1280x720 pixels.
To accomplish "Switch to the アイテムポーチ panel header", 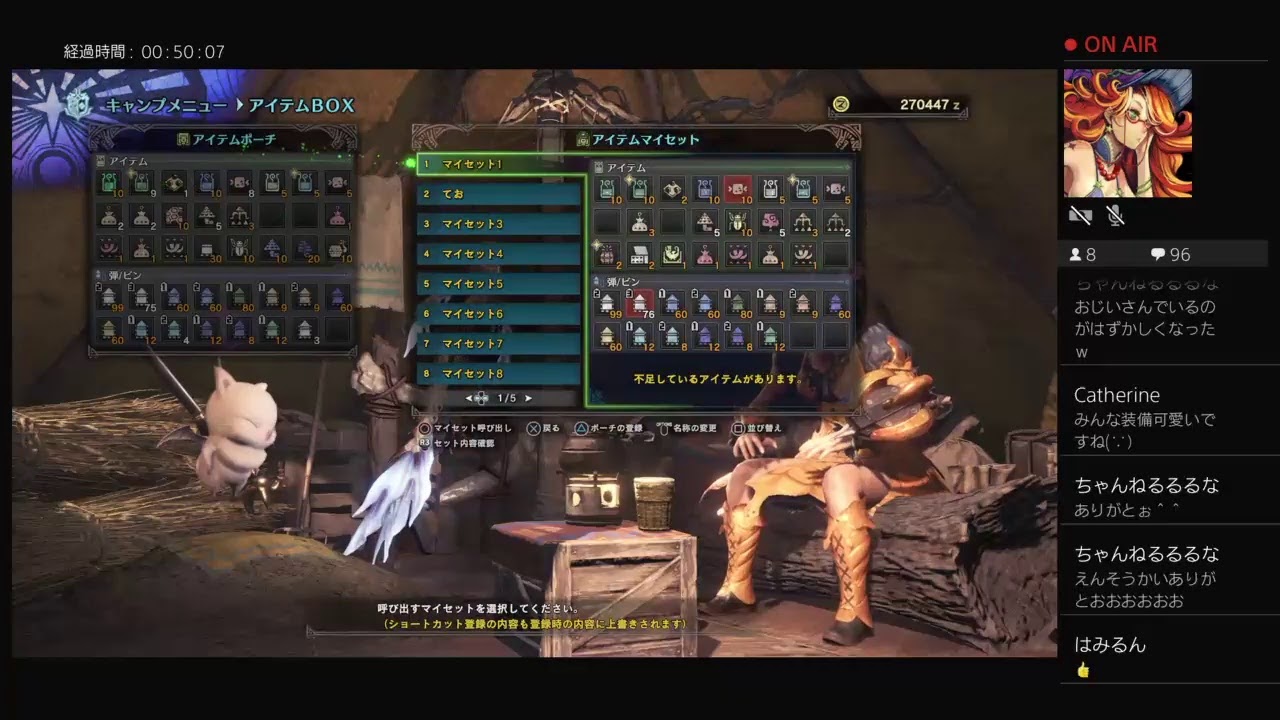I will tap(223, 139).
